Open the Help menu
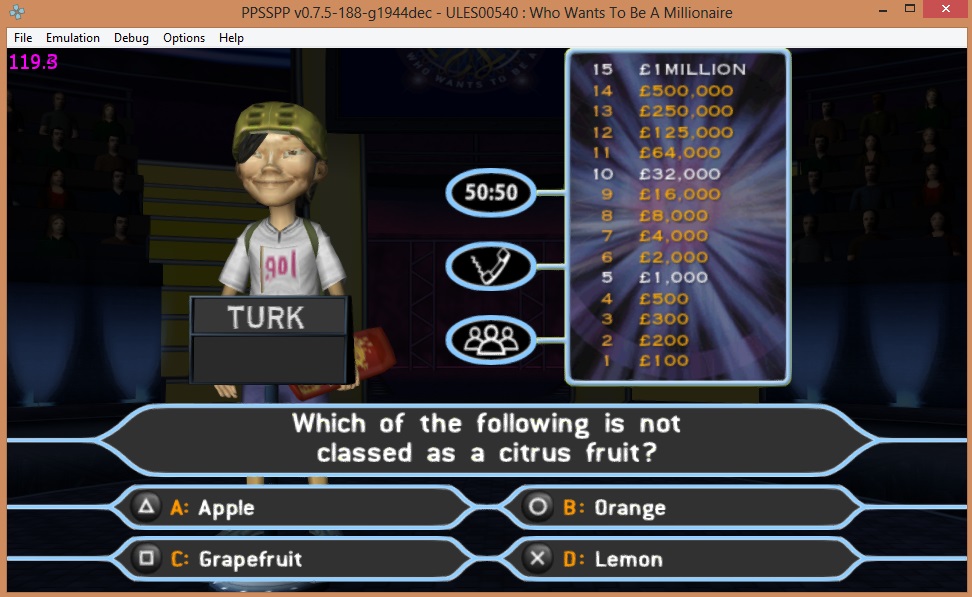972x597 pixels. click(x=231, y=38)
